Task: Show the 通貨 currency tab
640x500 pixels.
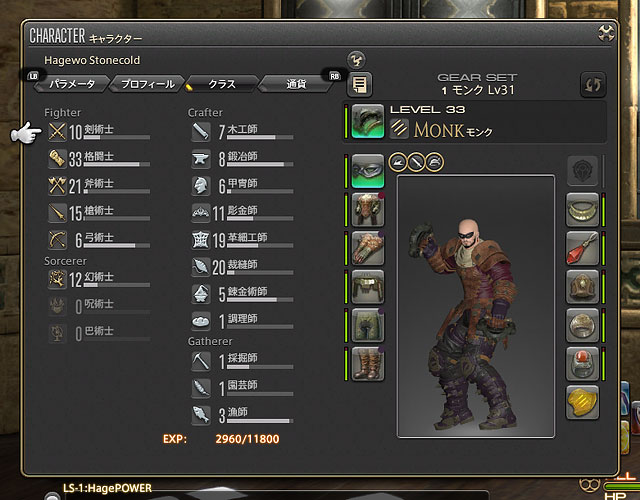Action: [x=295, y=84]
